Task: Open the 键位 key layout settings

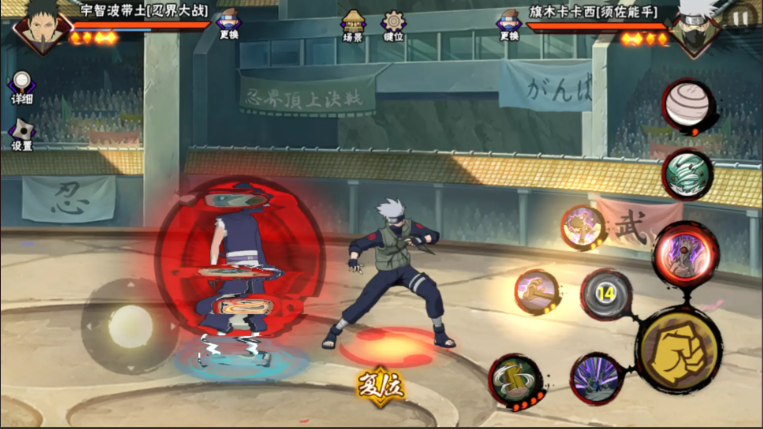Action: coord(395,23)
